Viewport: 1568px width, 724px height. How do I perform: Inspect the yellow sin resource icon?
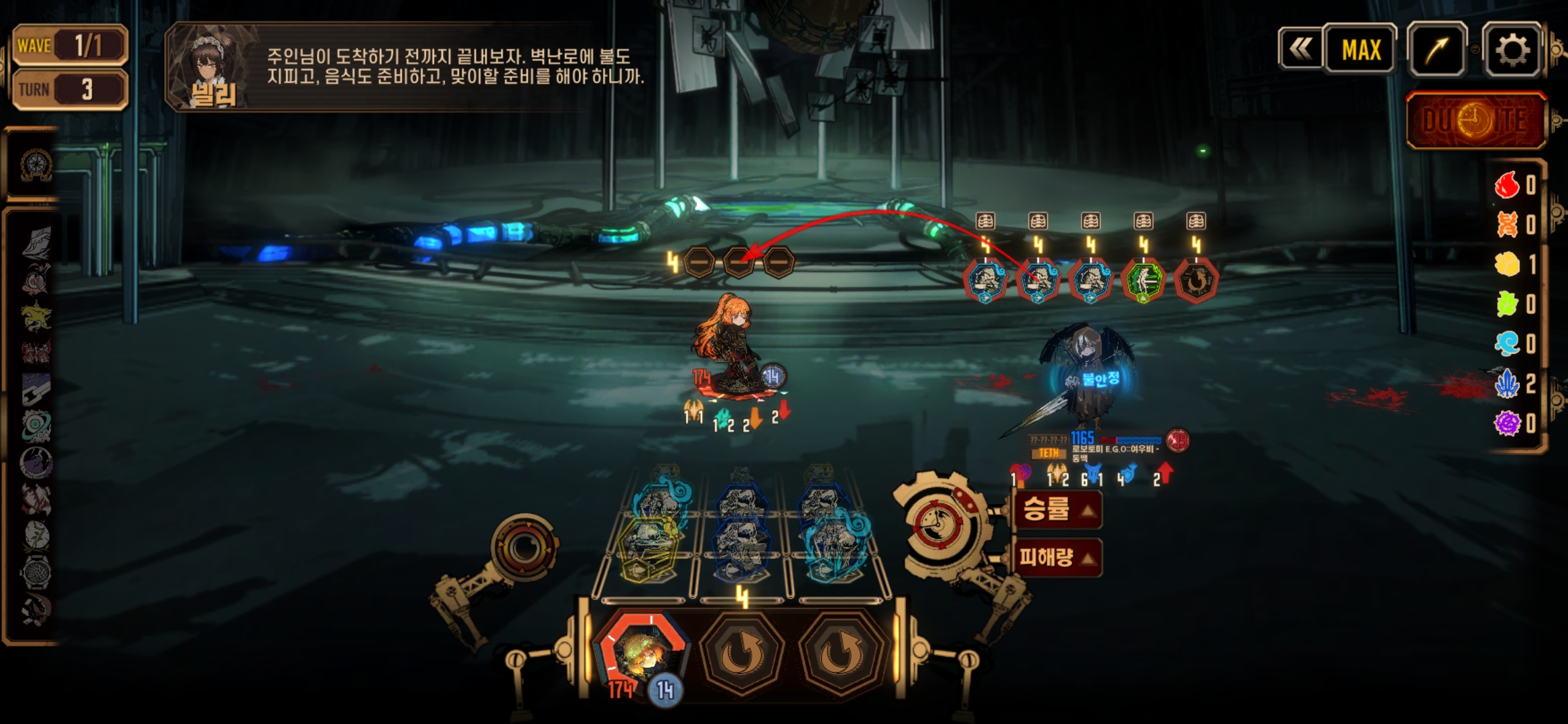(1507, 264)
